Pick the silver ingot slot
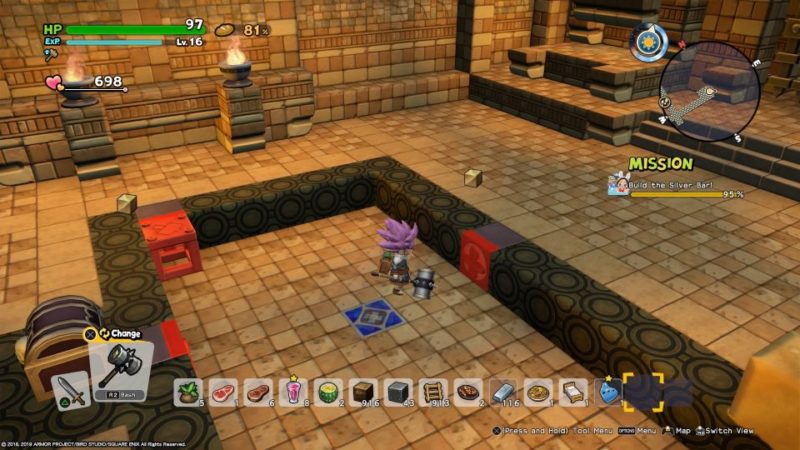 coord(503,391)
